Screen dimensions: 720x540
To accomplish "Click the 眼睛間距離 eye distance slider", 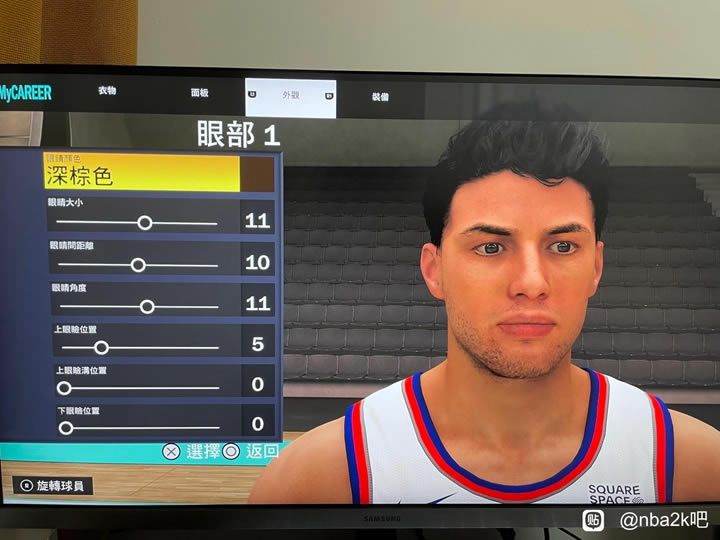I will [x=138, y=265].
